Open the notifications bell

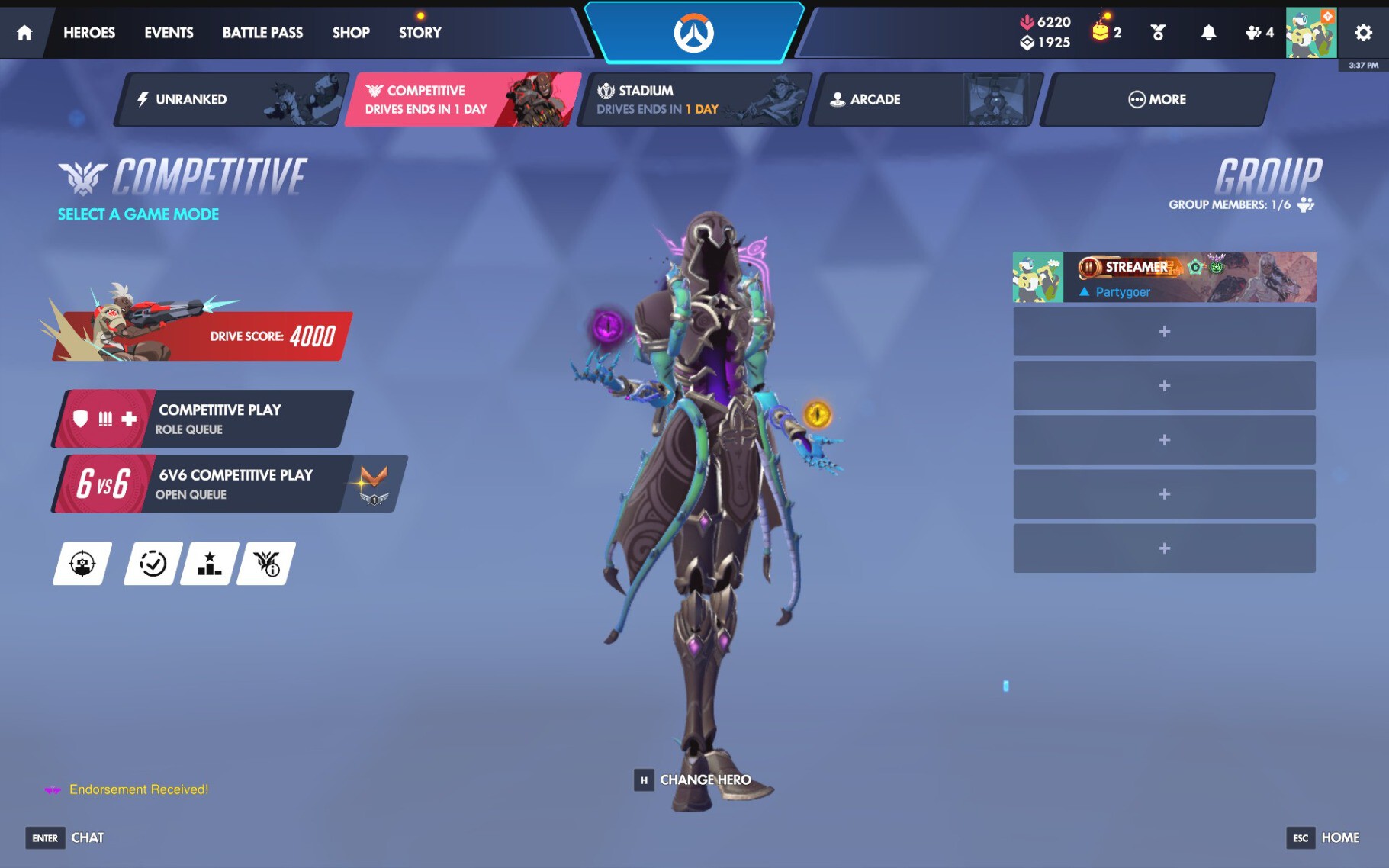coord(1208,33)
